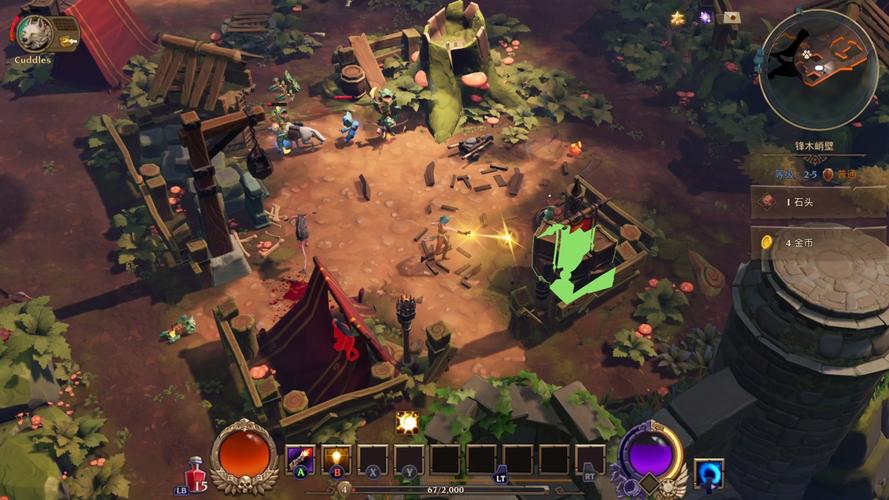
Task: Open the mail envelope icon
Action: click(732, 18)
